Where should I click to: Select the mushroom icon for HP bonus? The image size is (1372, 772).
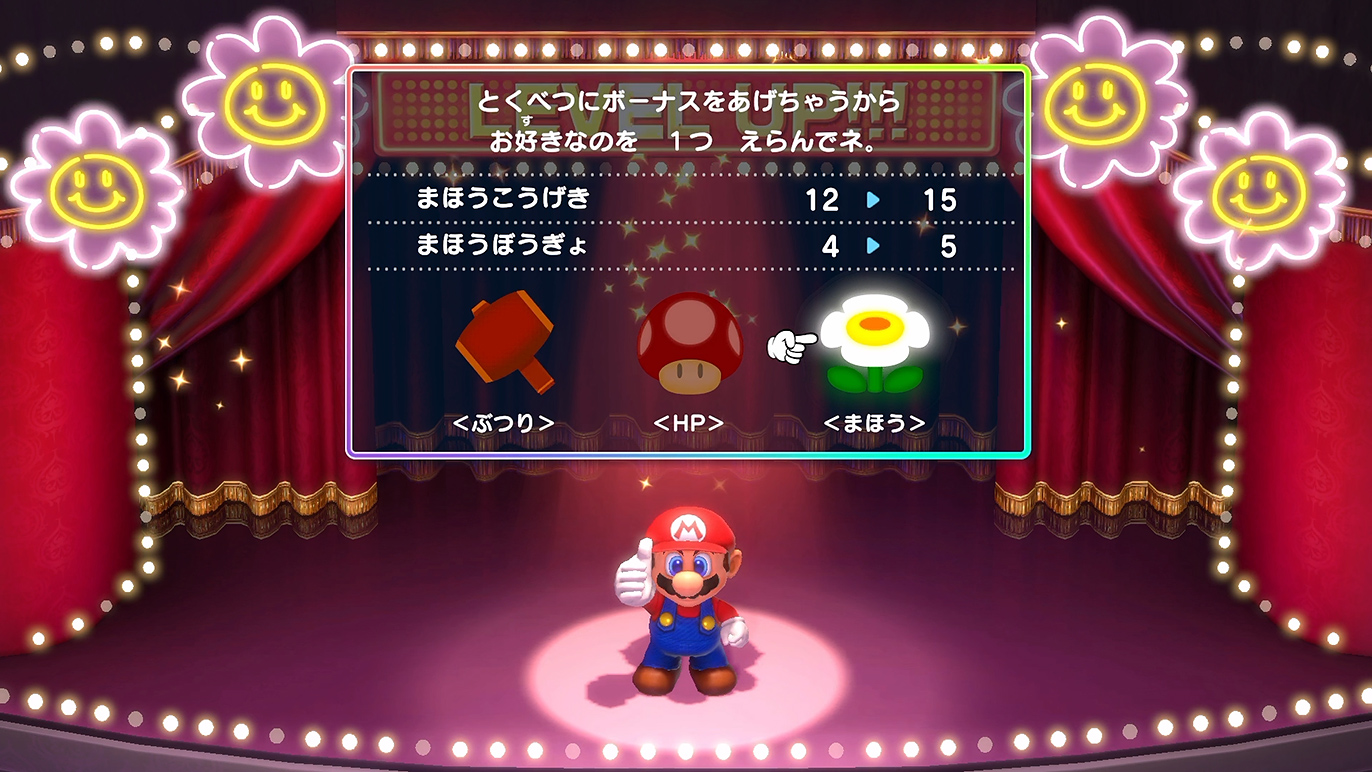[x=690, y=345]
